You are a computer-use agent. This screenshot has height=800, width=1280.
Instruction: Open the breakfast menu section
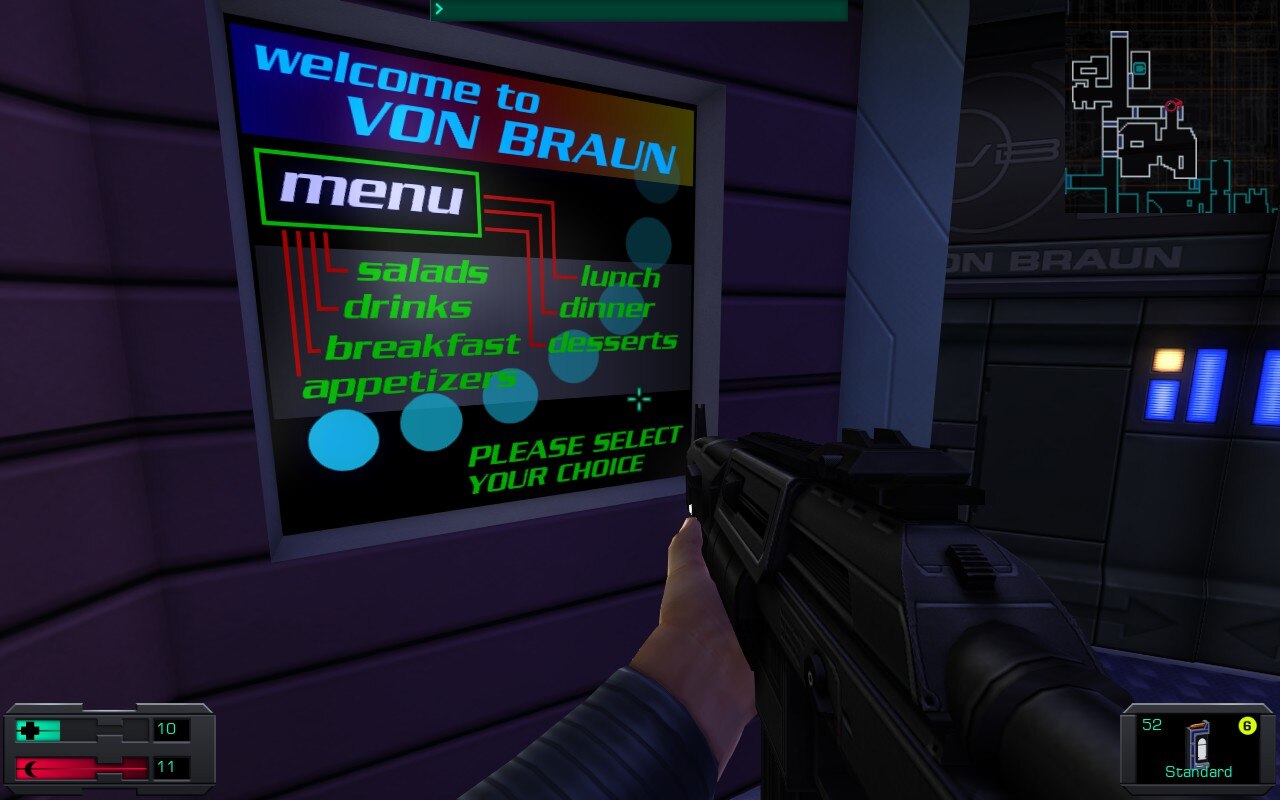(x=425, y=344)
